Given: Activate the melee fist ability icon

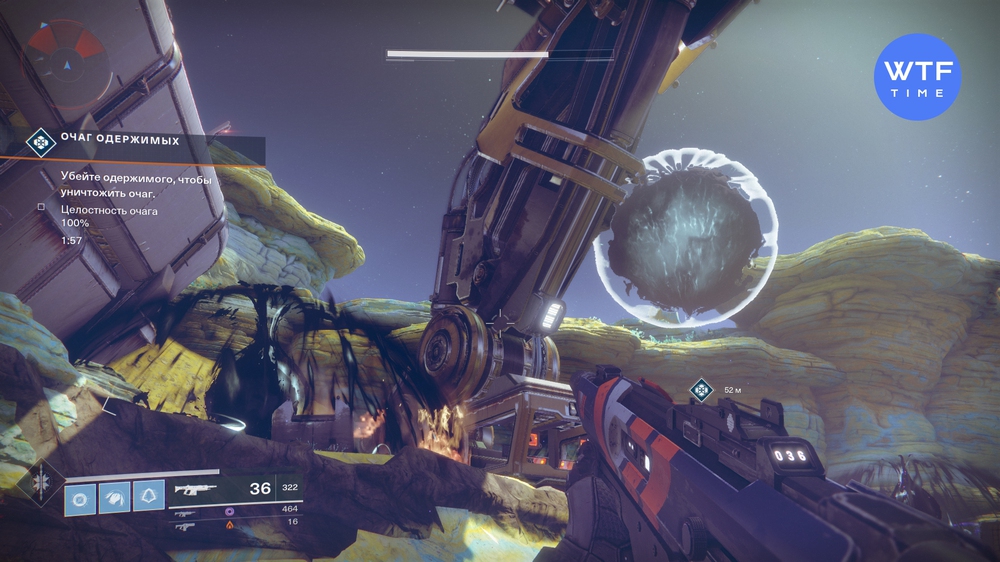Looking at the screenshot, I should [115, 497].
